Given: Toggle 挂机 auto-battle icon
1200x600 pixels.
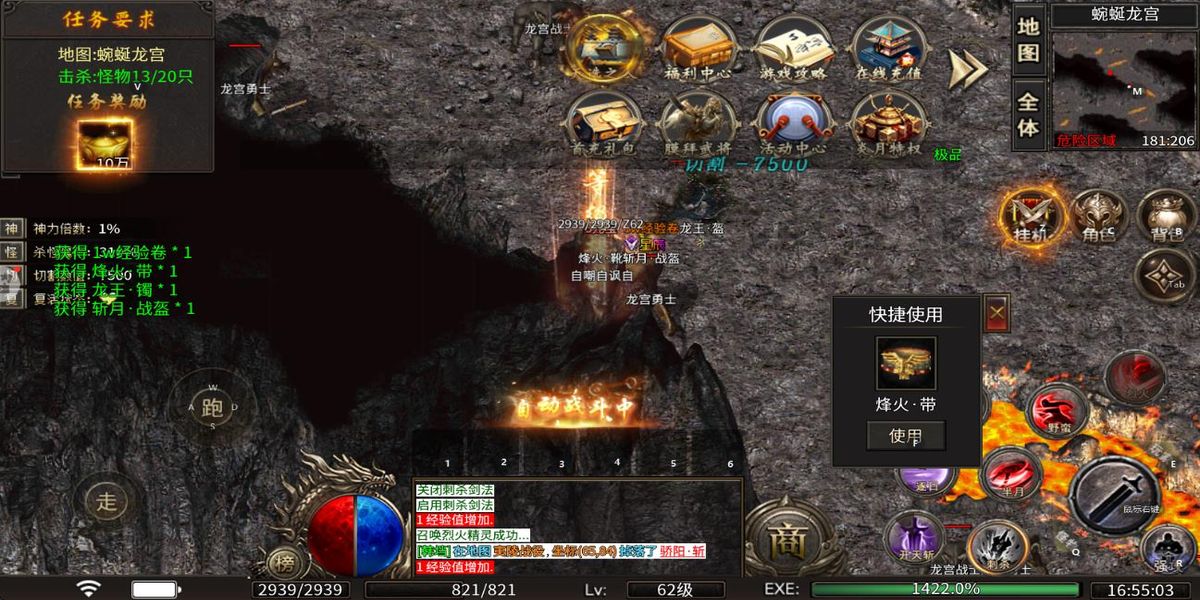Looking at the screenshot, I should pos(1030,215).
